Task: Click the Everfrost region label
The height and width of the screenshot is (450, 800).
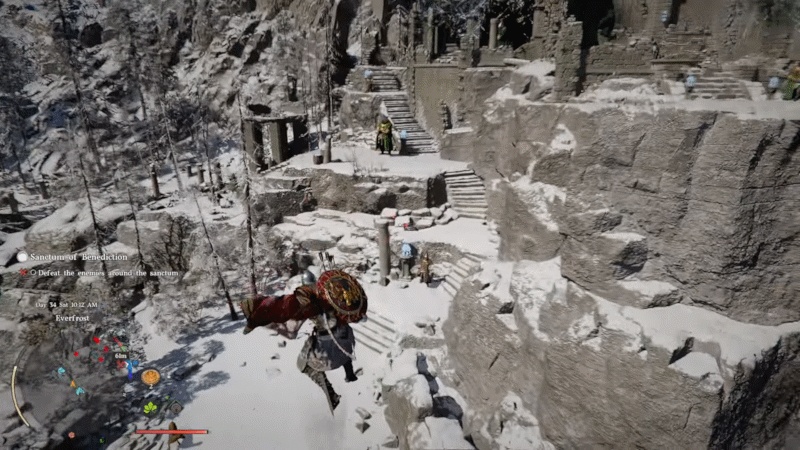Action: pos(71,318)
